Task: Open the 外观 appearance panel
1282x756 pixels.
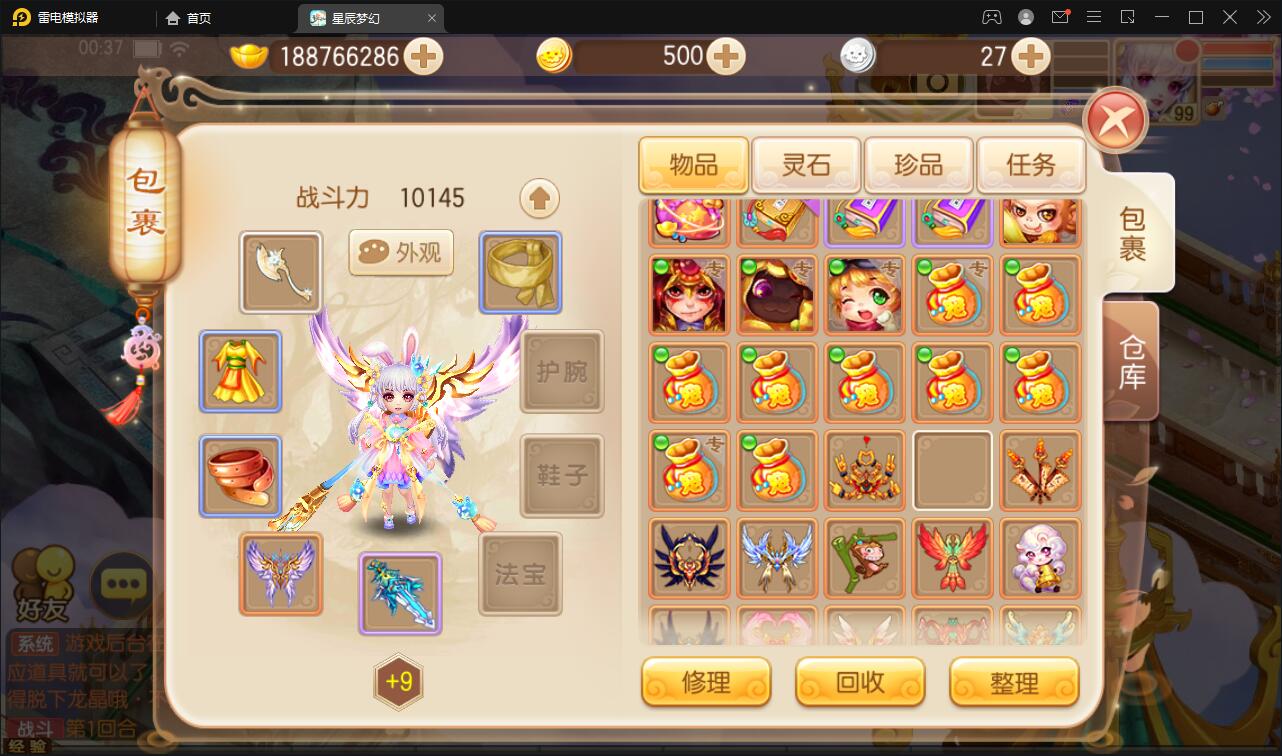Action: pos(400,253)
